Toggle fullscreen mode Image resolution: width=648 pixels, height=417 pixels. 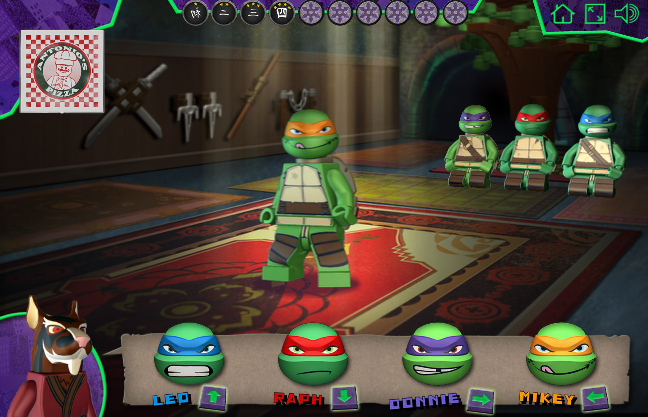(x=595, y=14)
